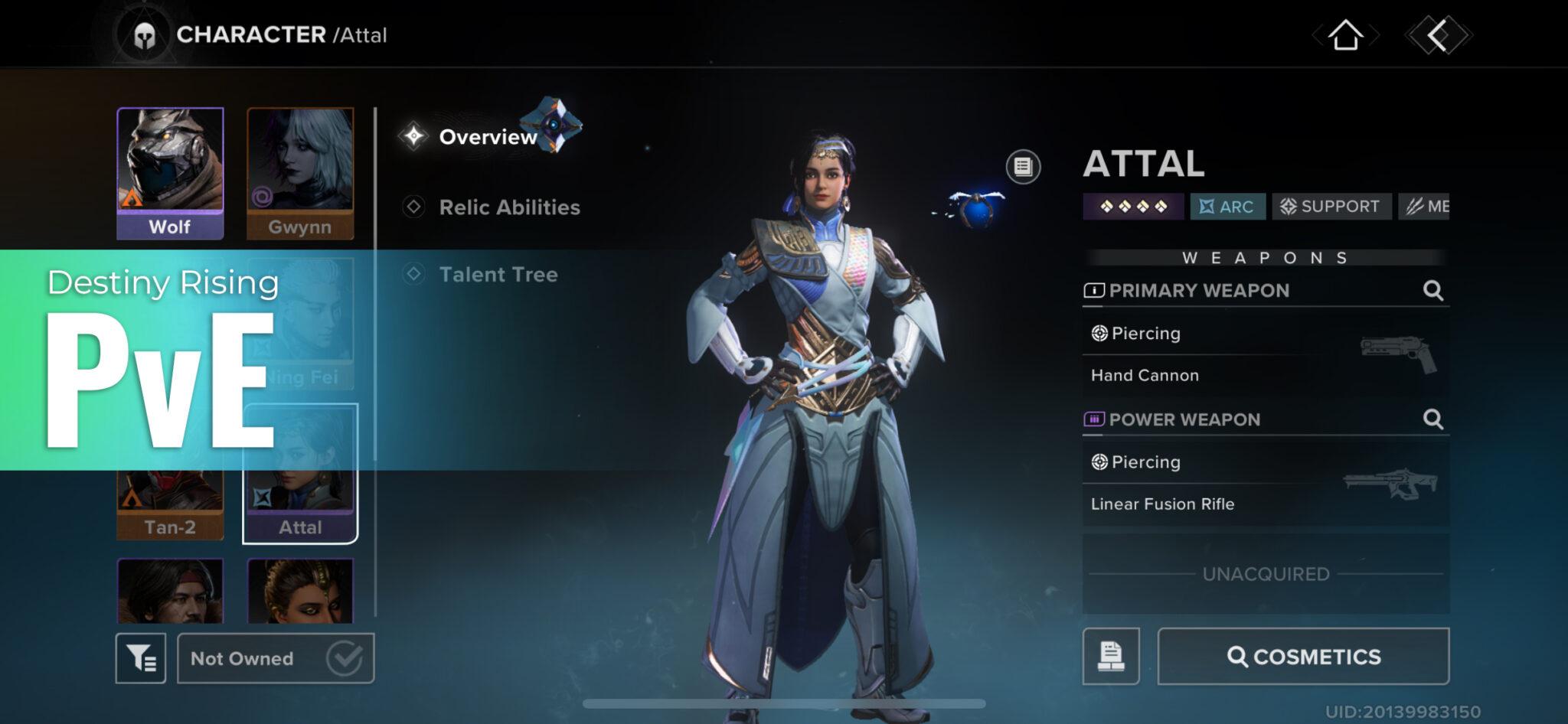The width and height of the screenshot is (1568, 724).
Task: Click the back arrow icon at top right
Action: coord(1434,34)
